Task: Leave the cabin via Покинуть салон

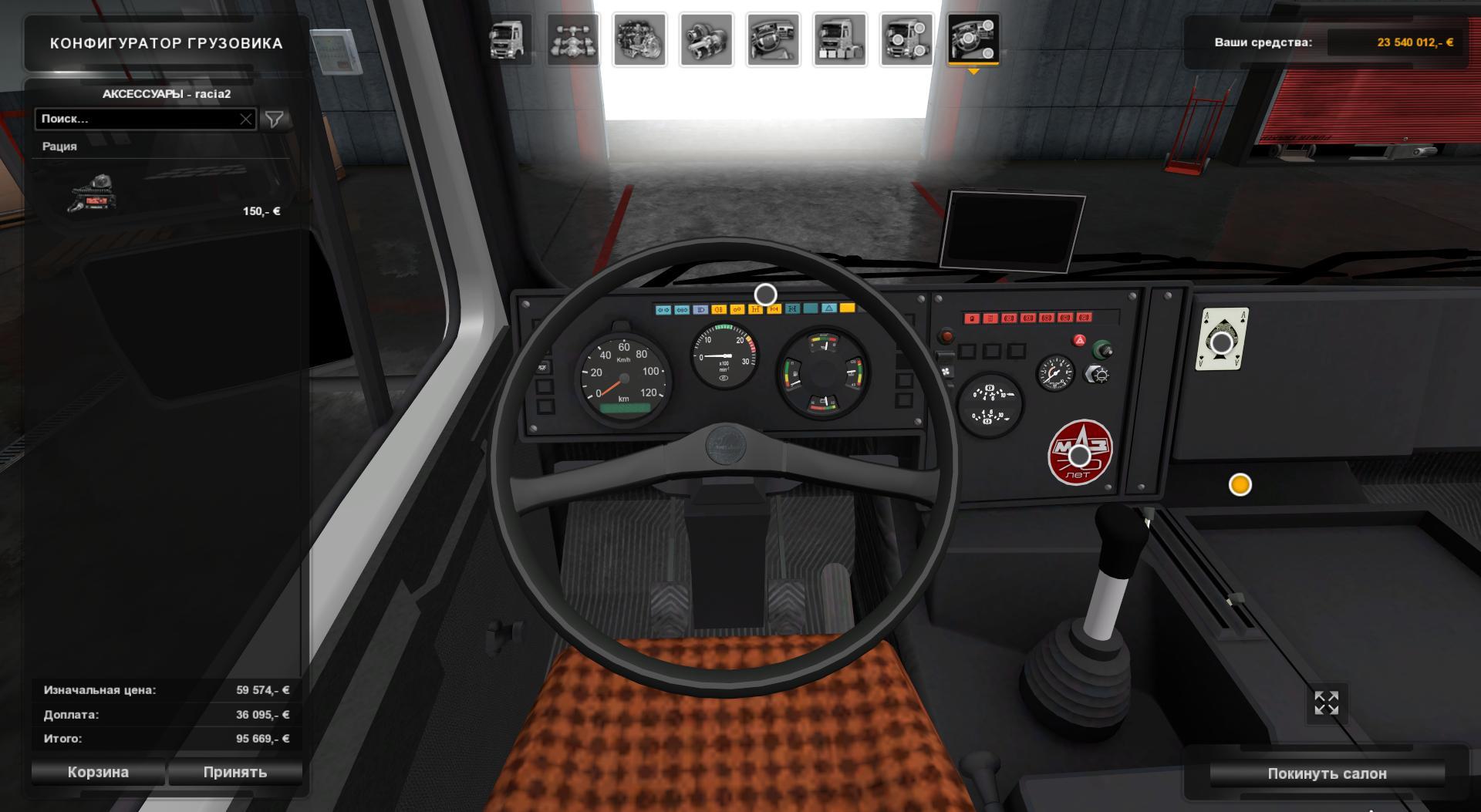Action: pos(1327,773)
